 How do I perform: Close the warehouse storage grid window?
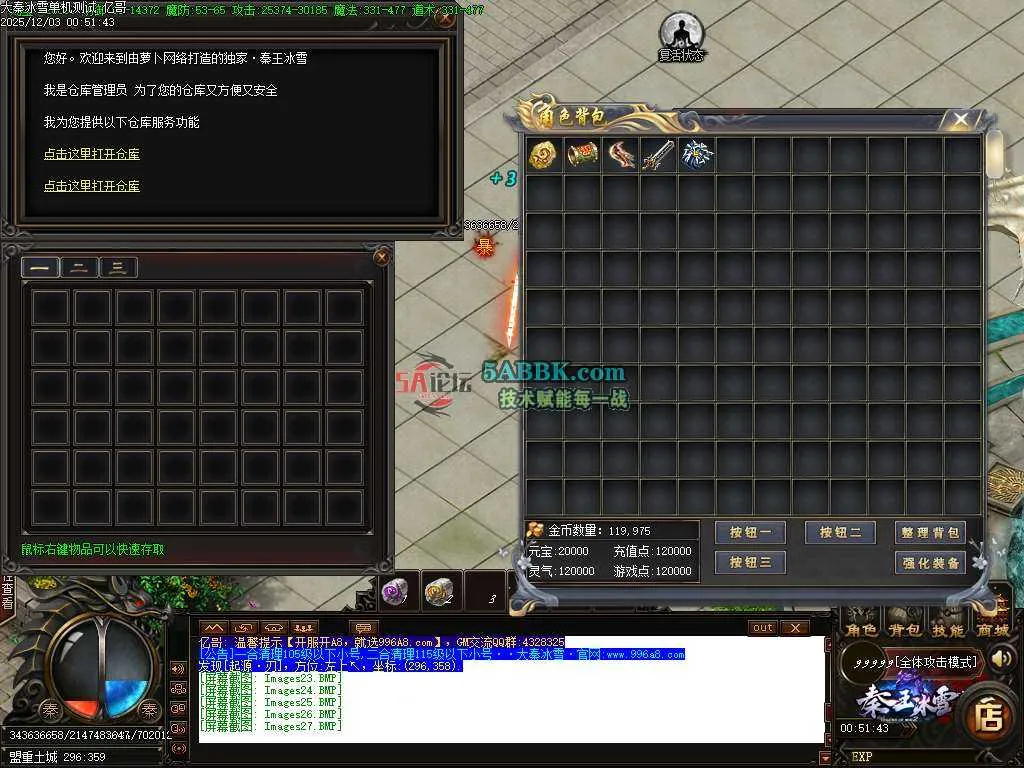381,257
